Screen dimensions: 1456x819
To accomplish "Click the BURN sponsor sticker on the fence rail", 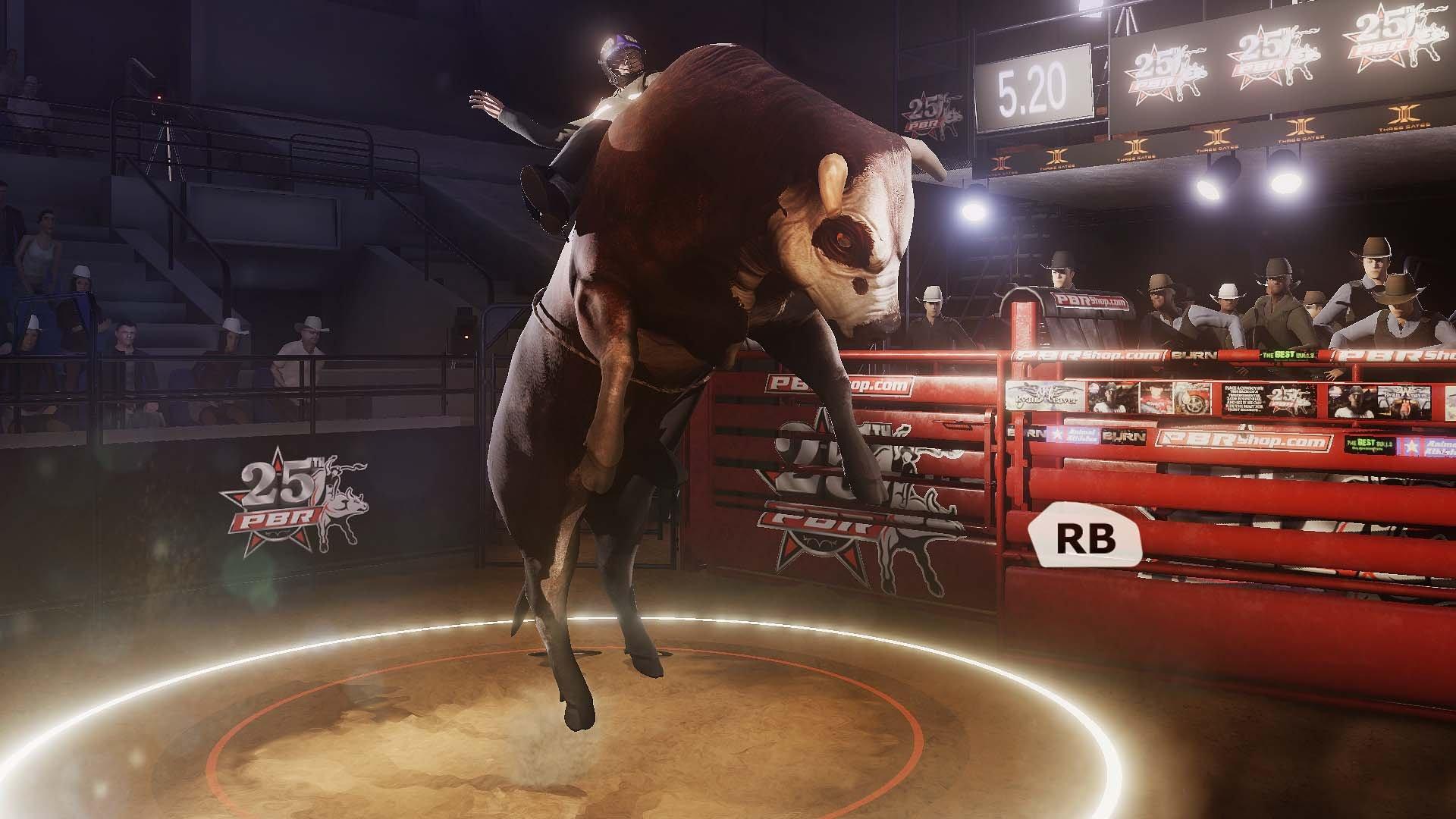I will click(1122, 435).
